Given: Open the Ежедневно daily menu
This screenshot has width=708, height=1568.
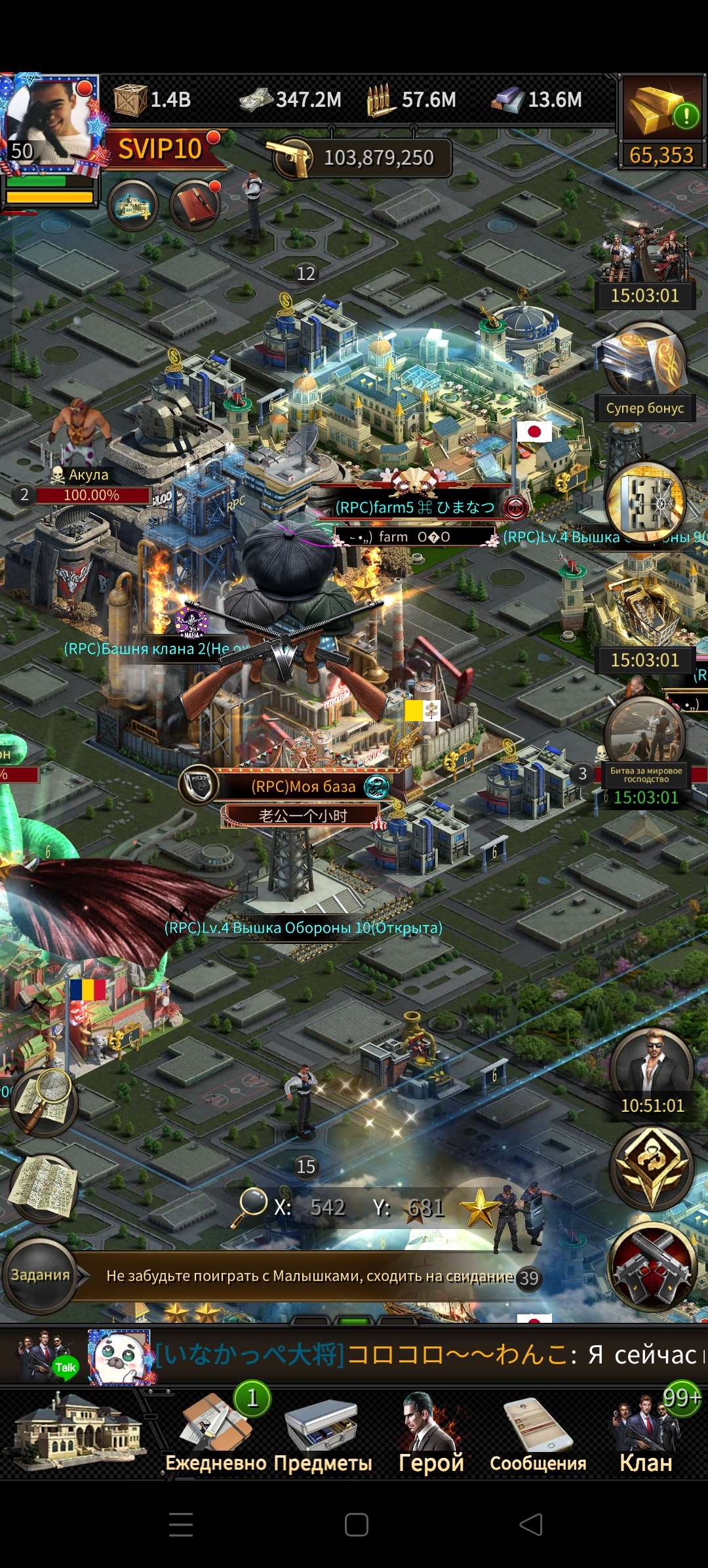Looking at the screenshot, I should [215, 1436].
